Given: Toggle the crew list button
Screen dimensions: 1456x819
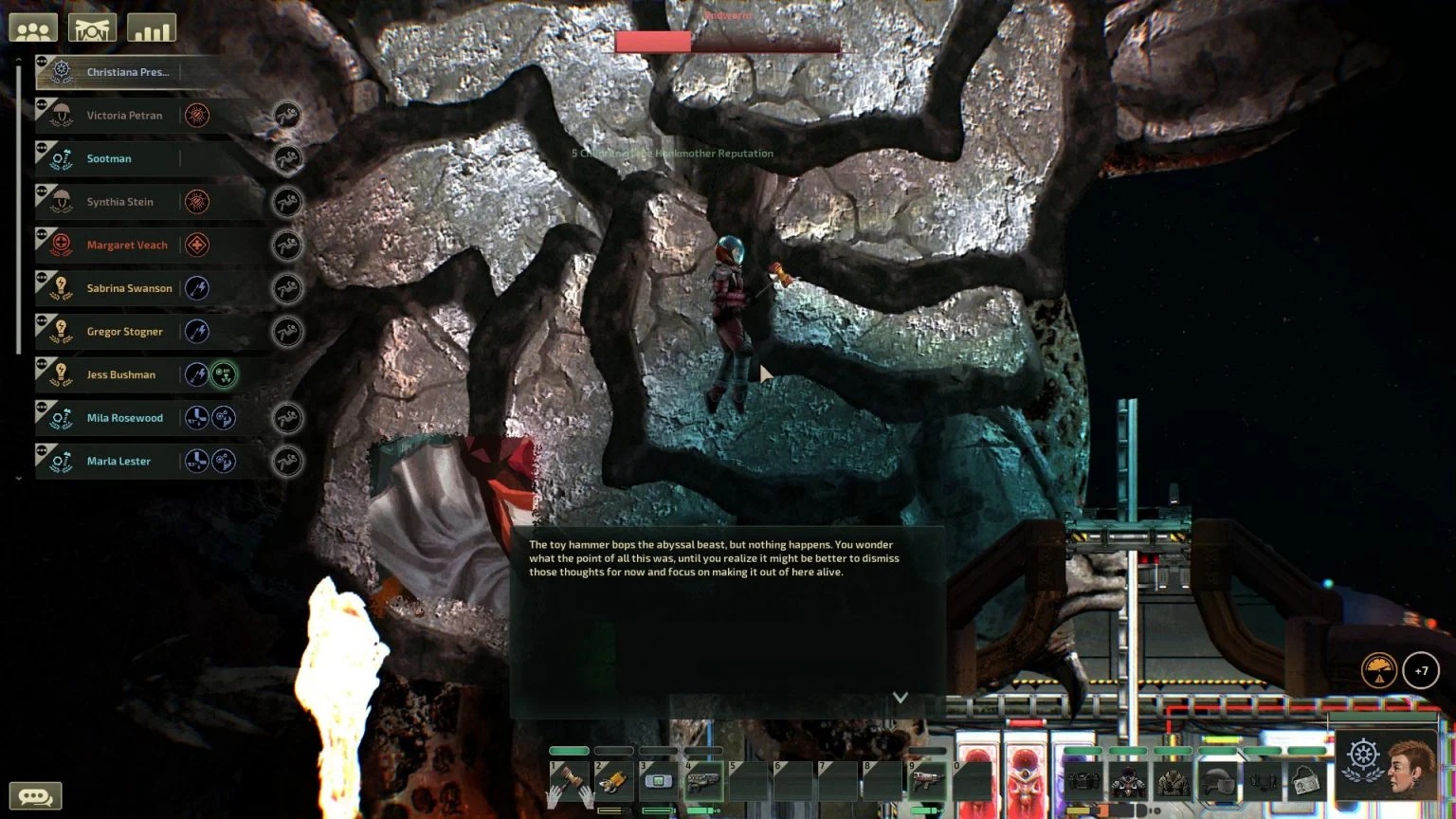Looking at the screenshot, I should [33, 28].
